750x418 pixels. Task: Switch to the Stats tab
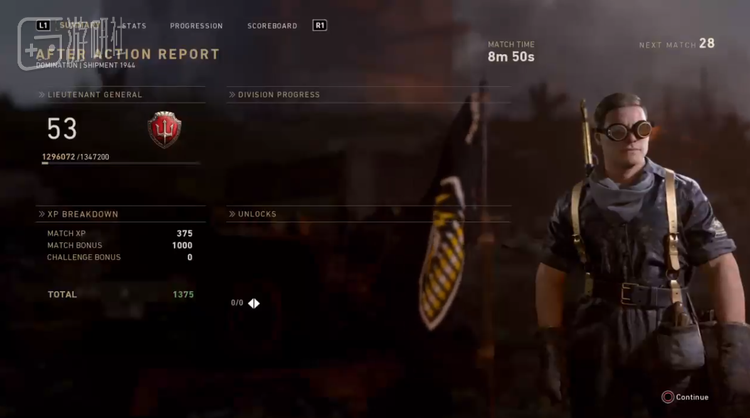(x=132, y=25)
